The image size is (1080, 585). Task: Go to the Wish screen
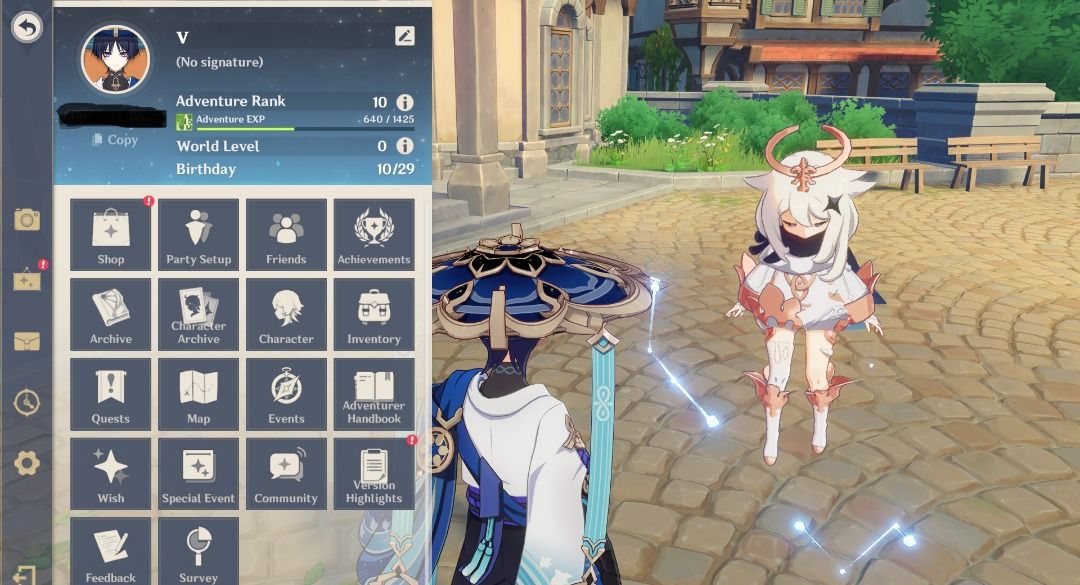pyautogui.click(x=111, y=474)
